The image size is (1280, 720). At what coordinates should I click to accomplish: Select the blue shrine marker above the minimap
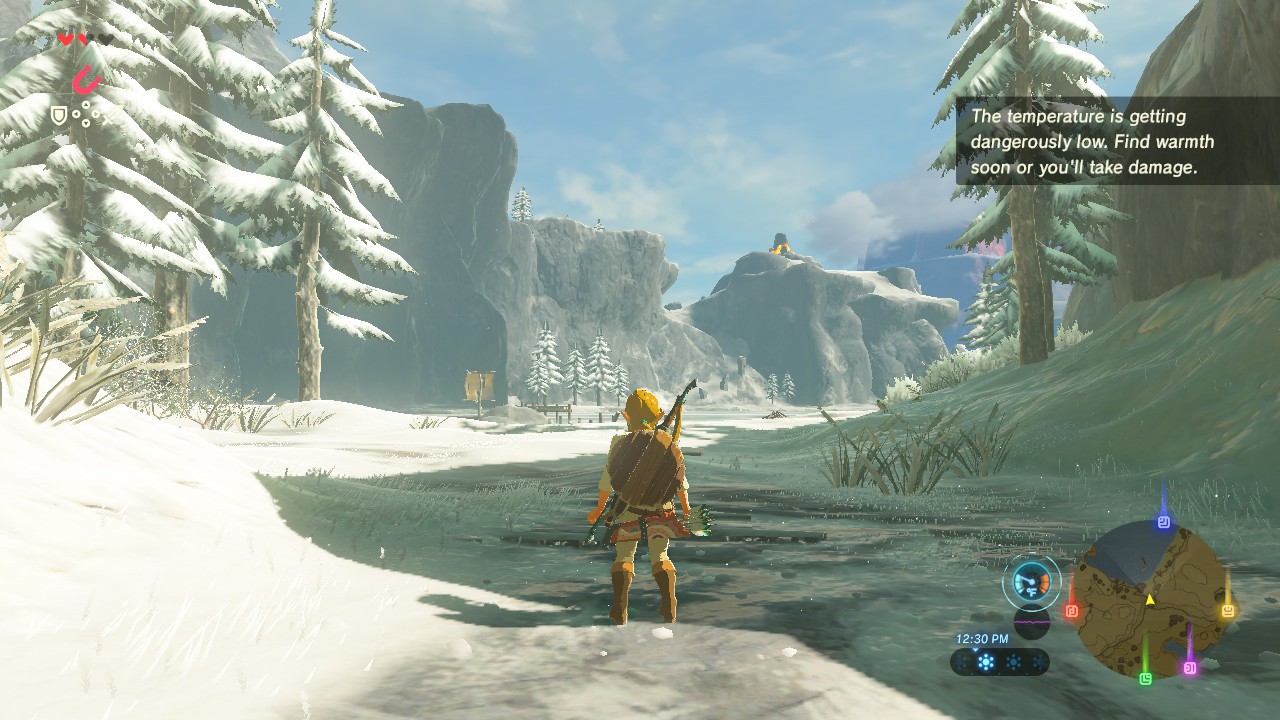pos(1163,521)
